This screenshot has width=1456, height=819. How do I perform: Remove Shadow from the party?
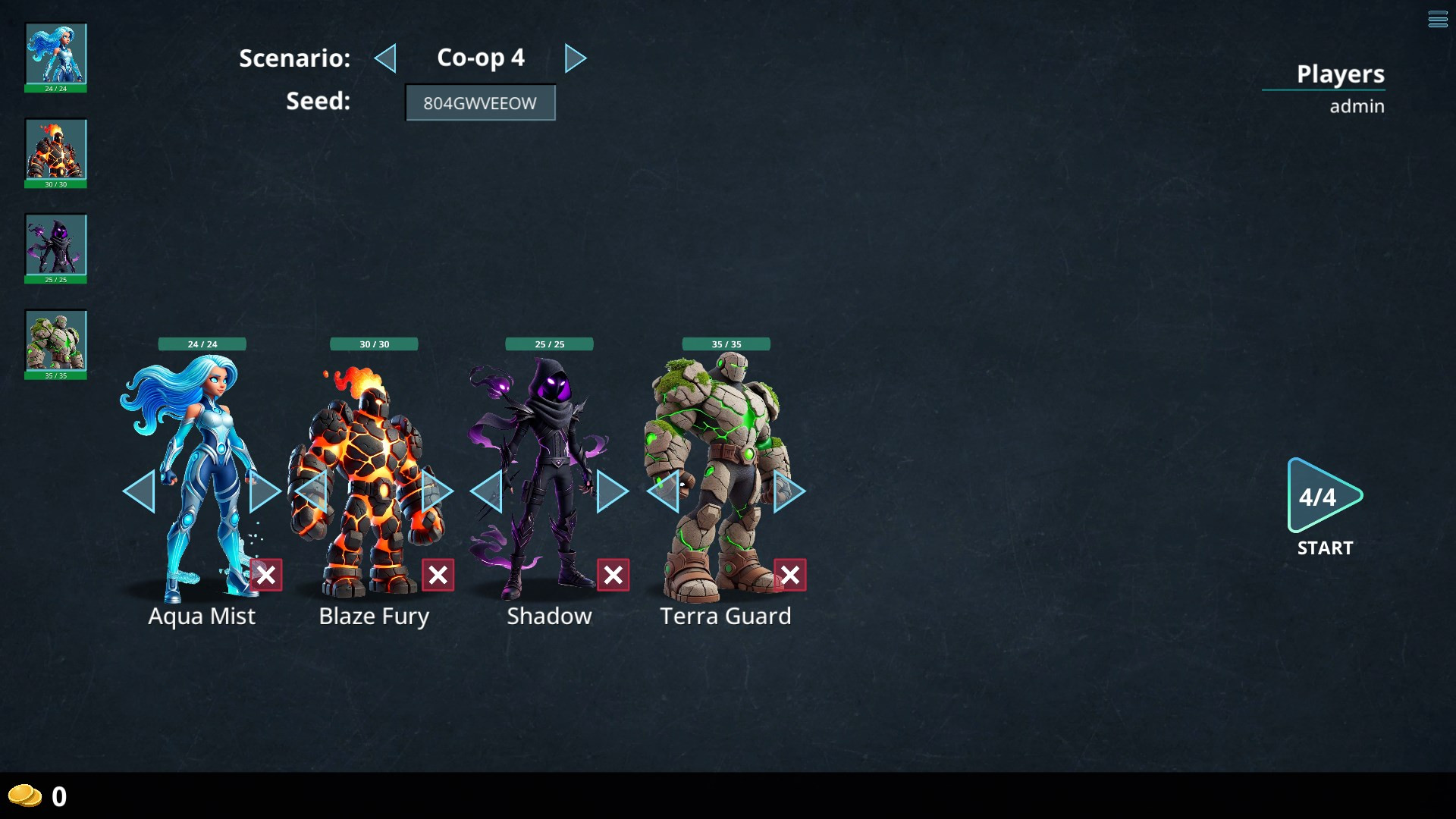click(x=613, y=575)
